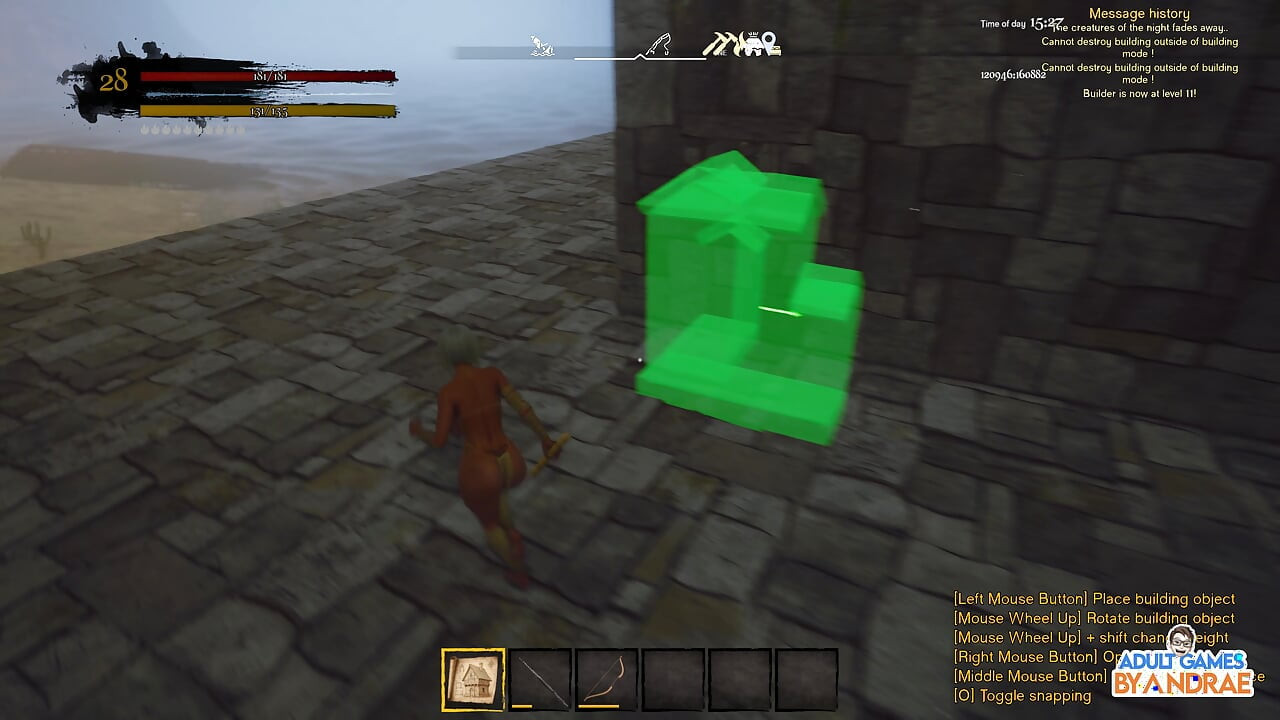1280x720 pixels.
Task: Click an empty hotbar slot on the right
Action: coord(808,678)
